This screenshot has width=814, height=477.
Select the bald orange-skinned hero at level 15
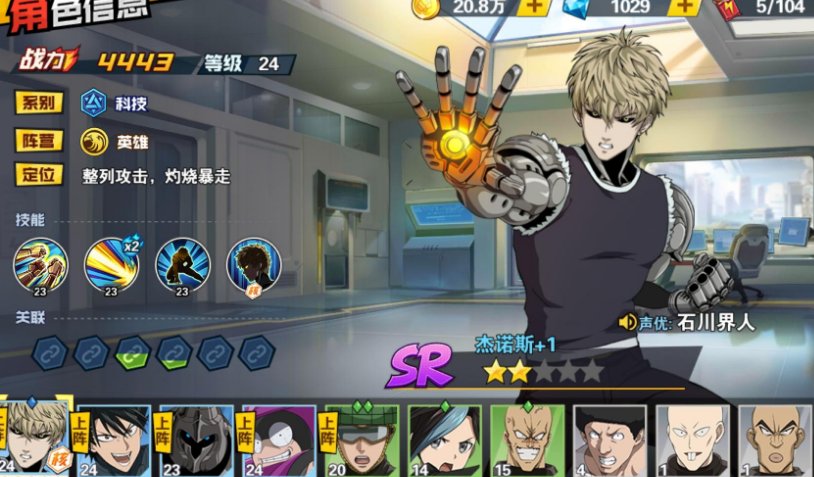coord(527,439)
